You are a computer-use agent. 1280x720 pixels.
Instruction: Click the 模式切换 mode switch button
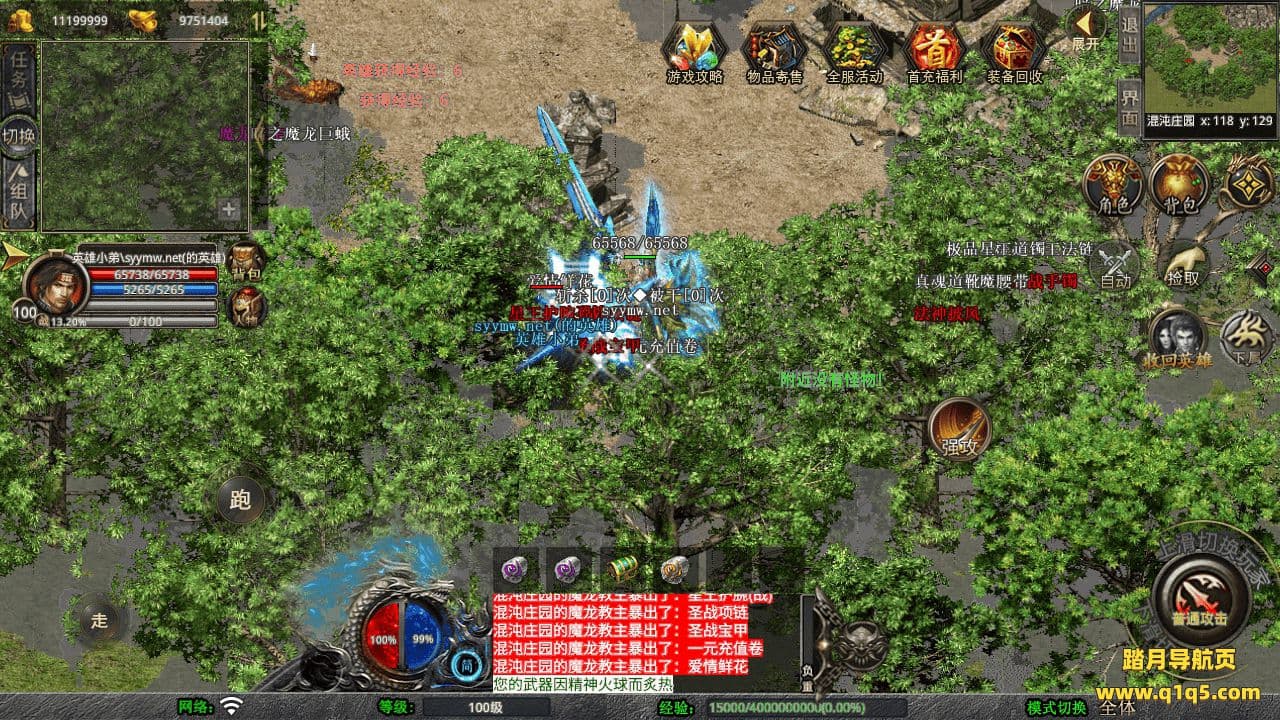(x=1057, y=707)
